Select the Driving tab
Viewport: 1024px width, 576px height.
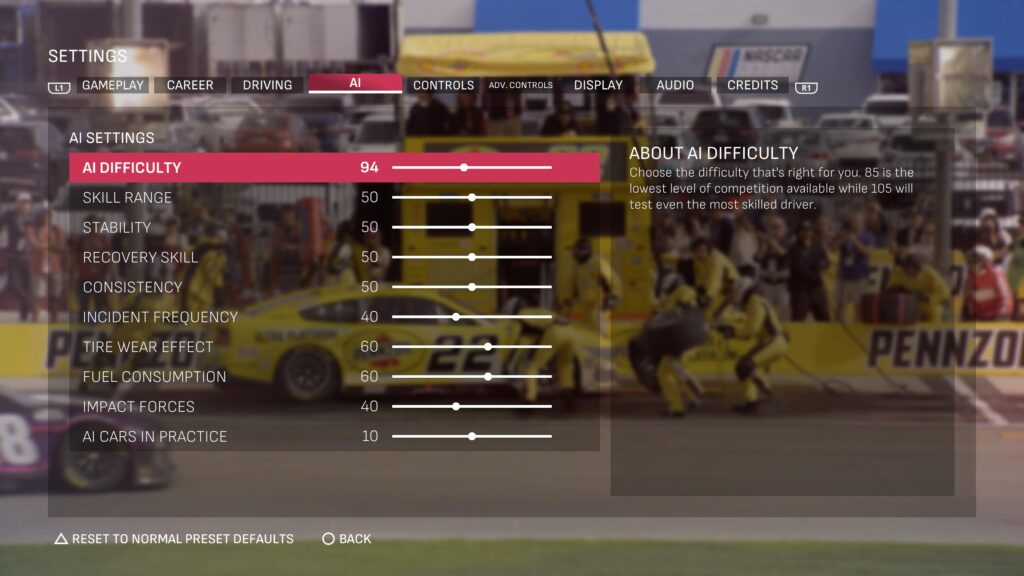[x=267, y=85]
